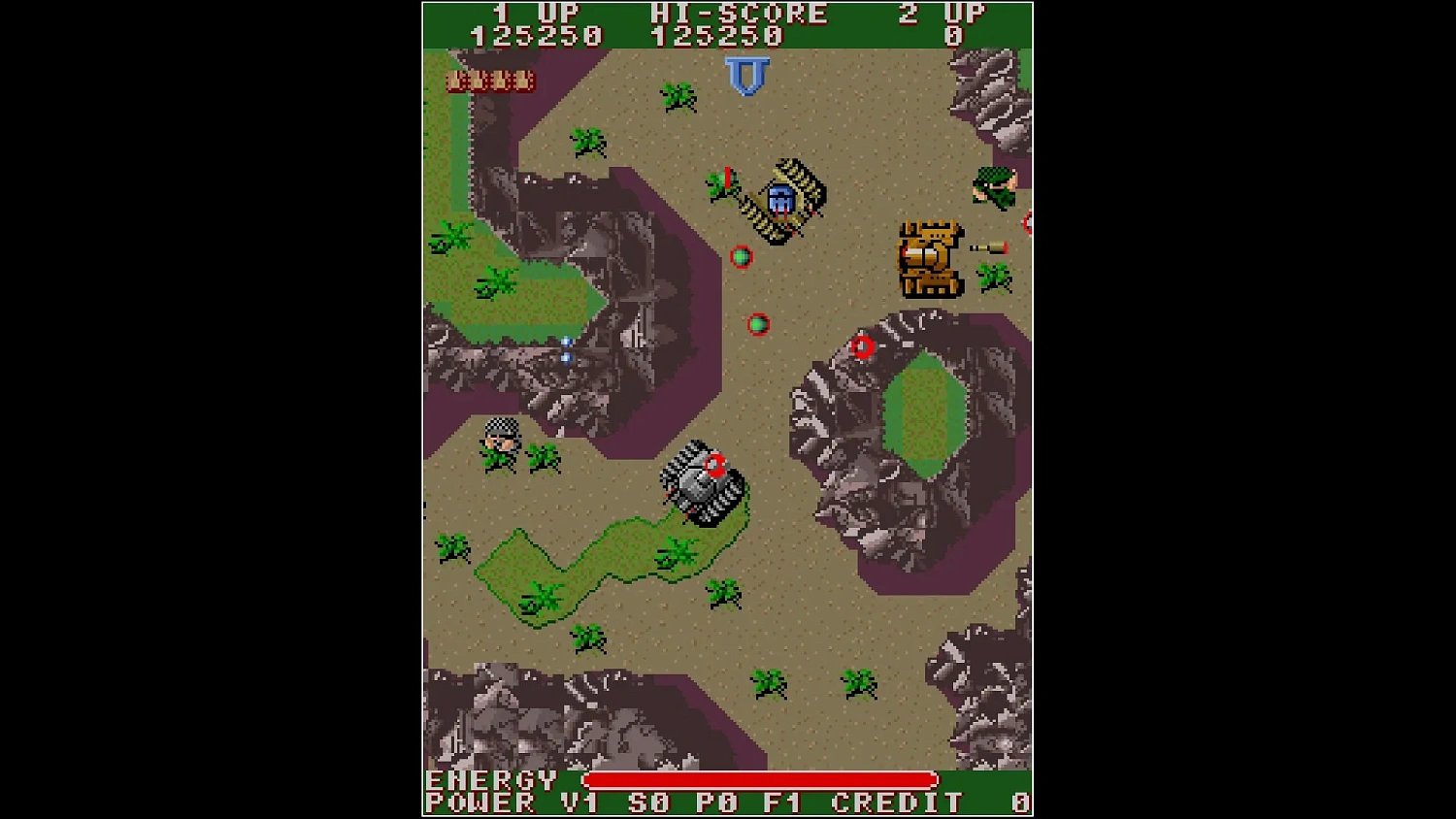
Task: Click the palm tree beside the gray soldier
Action: (541, 457)
